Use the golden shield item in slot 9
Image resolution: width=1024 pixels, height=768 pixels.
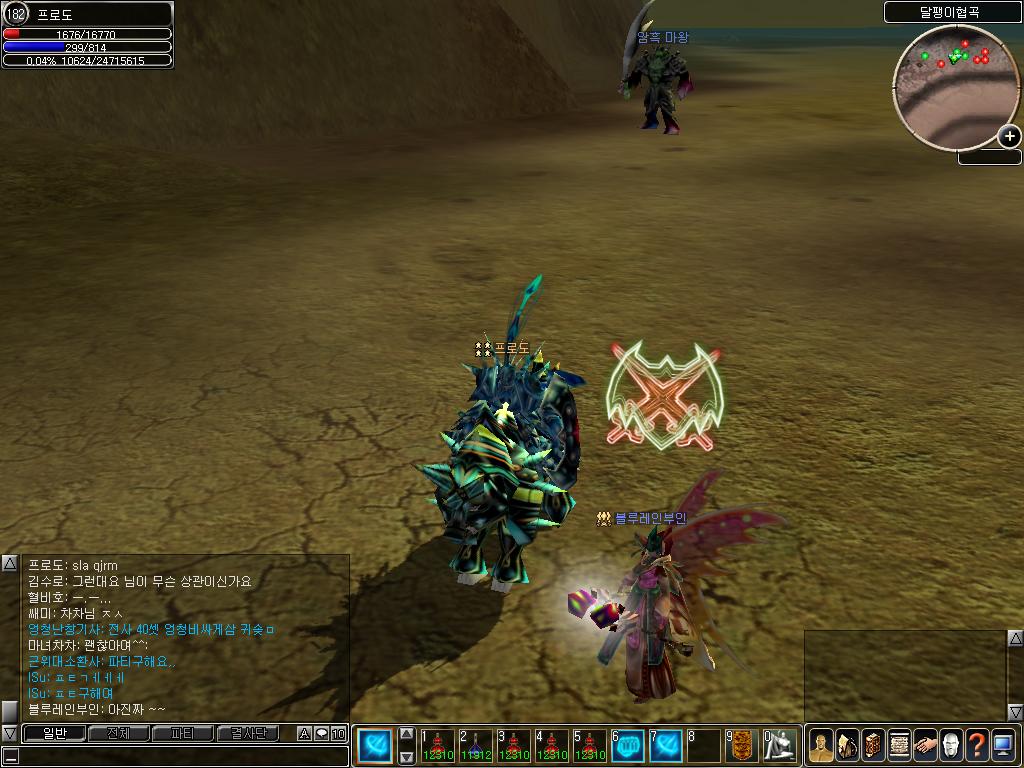[x=742, y=746]
